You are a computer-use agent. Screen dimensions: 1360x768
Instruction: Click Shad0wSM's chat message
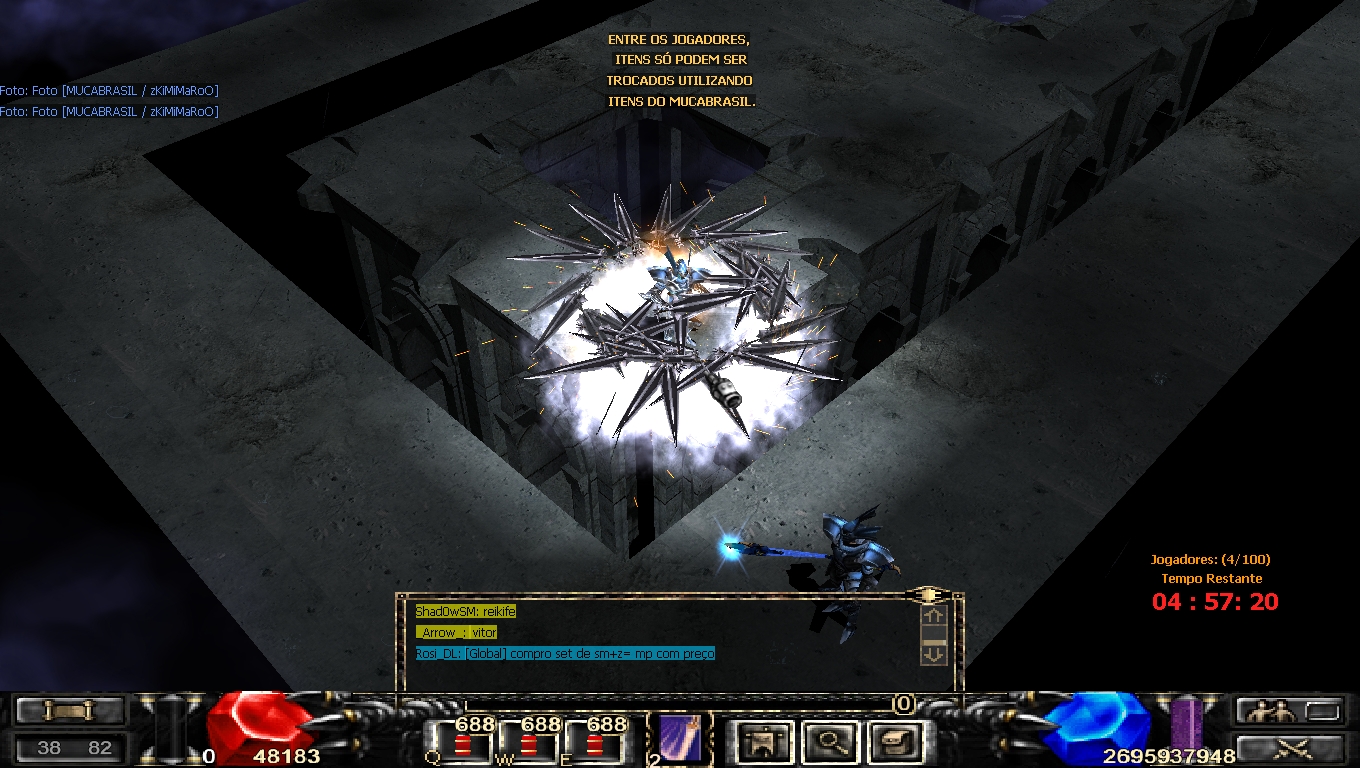click(466, 611)
